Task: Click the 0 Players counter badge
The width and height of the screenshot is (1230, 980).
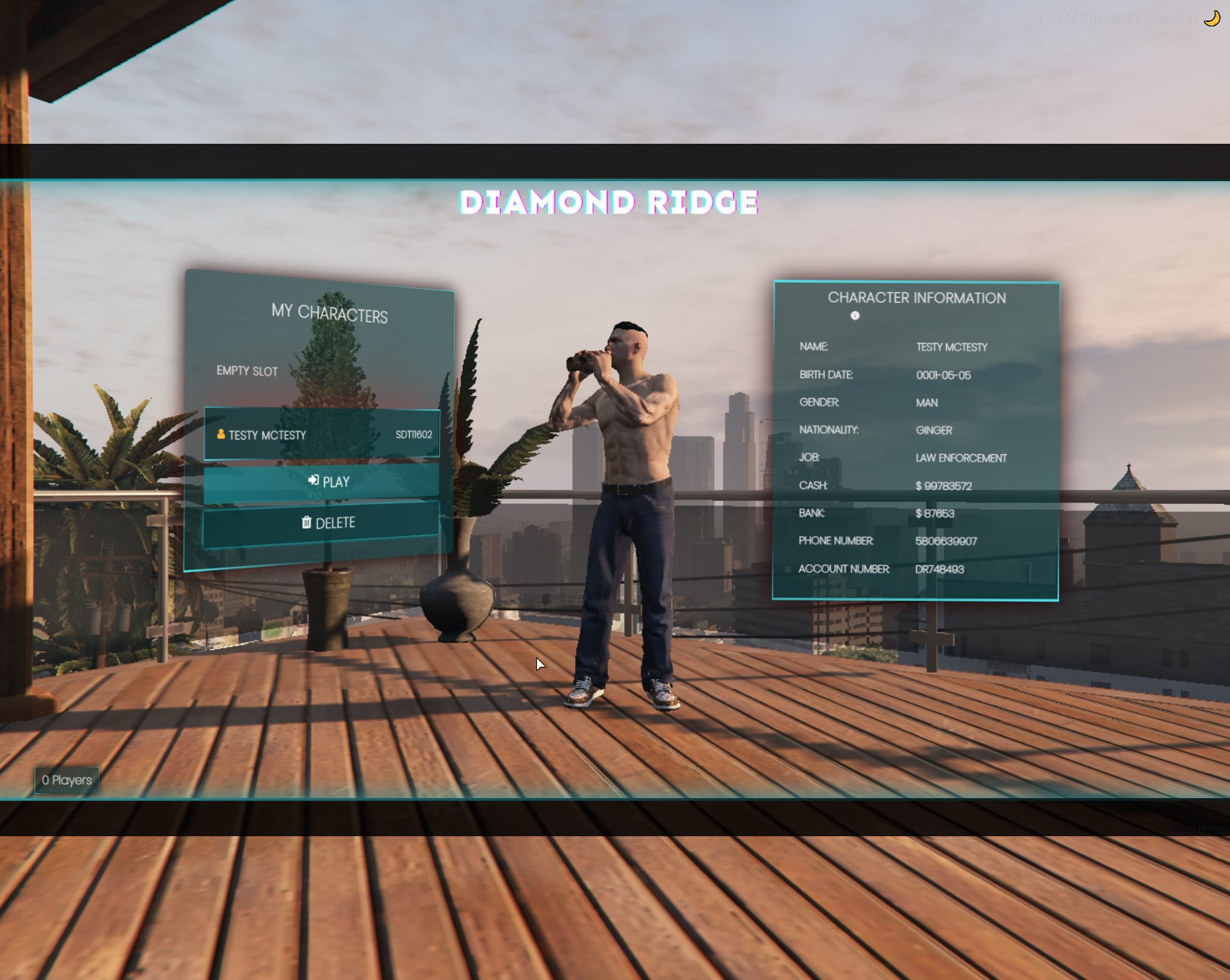Action: 67,780
